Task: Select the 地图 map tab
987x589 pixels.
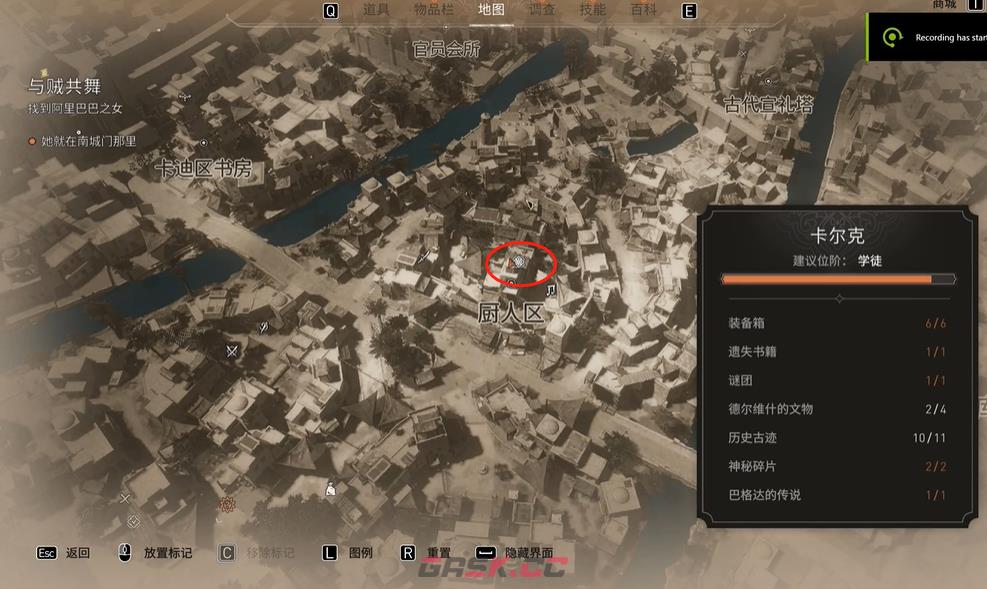Action: (x=491, y=10)
